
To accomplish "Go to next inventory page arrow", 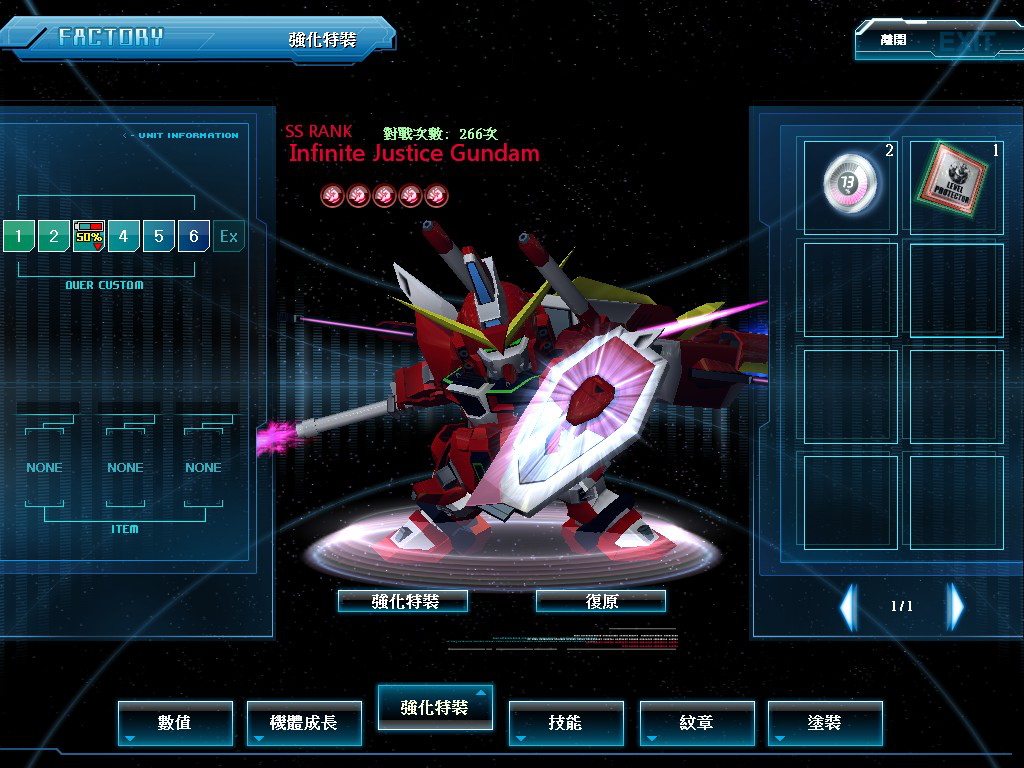I will click(x=956, y=606).
